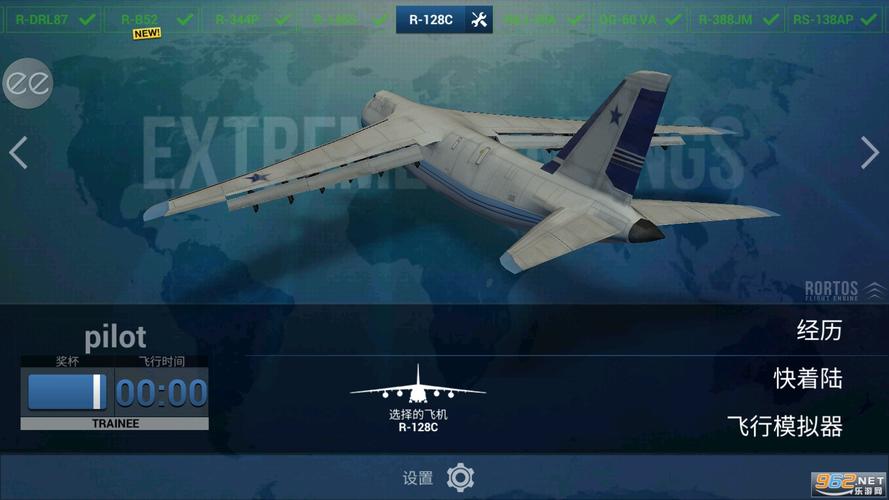Open 设置 settings with the gear icon
889x500 pixels.
coord(460,476)
